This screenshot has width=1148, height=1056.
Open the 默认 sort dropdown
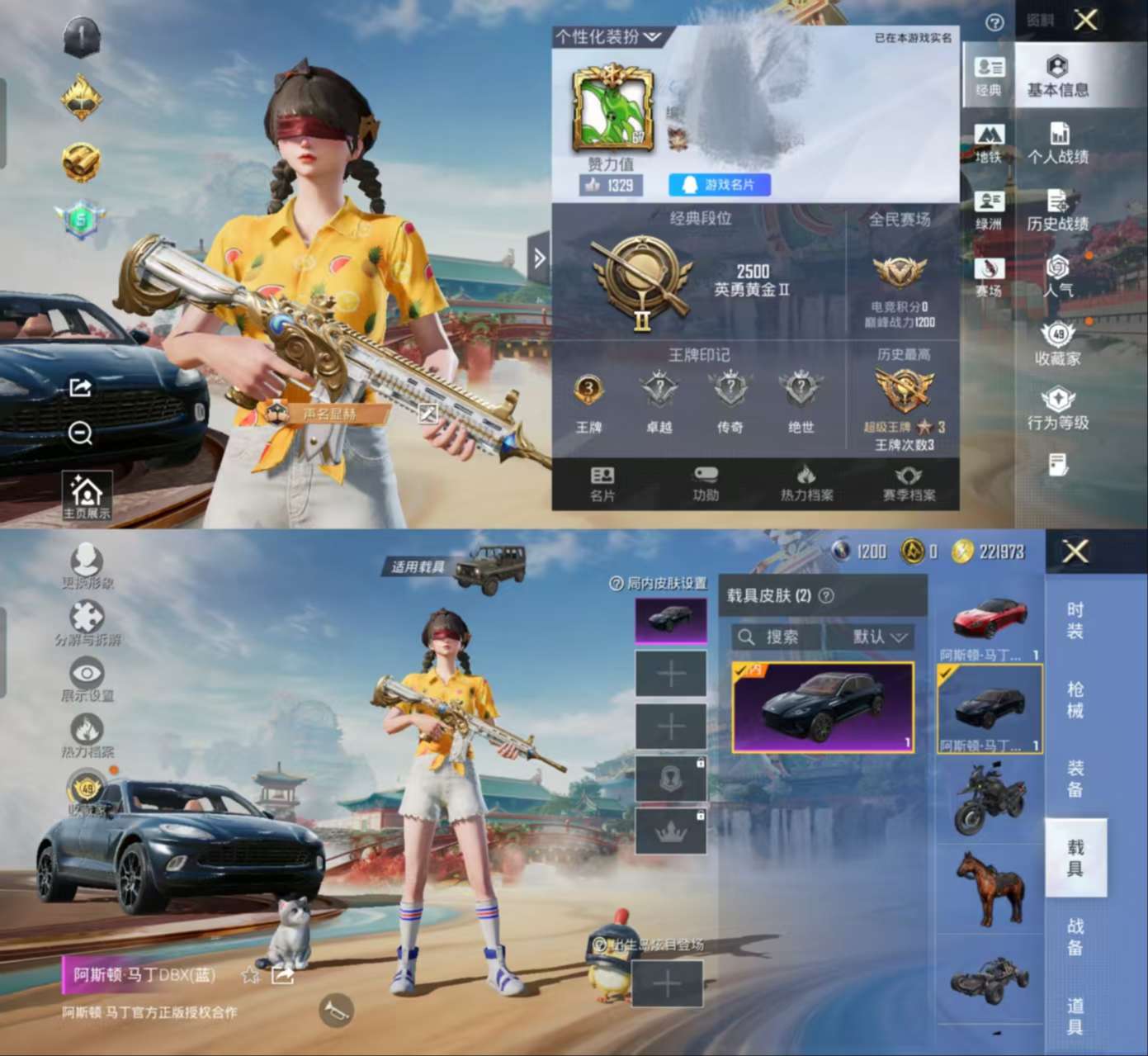pyautogui.click(x=879, y=637)
